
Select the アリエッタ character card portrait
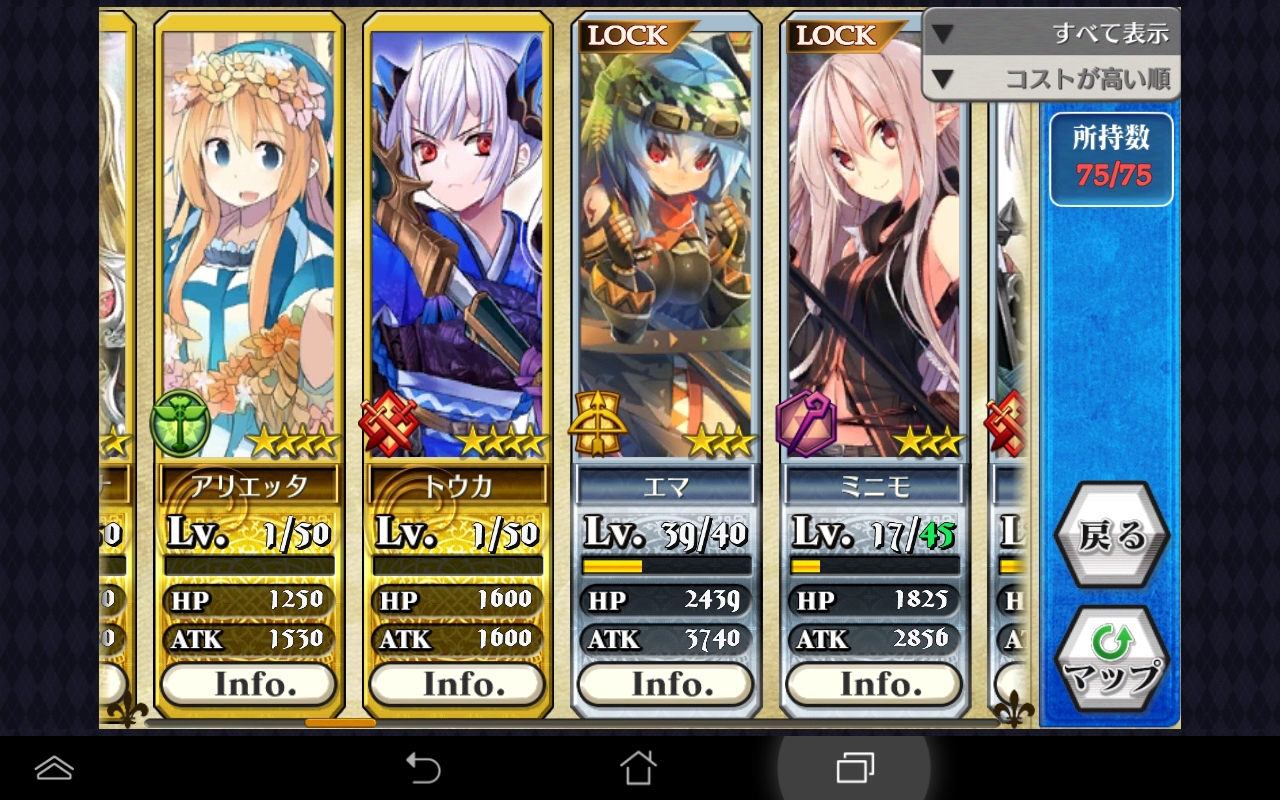[x=248, y=240]
